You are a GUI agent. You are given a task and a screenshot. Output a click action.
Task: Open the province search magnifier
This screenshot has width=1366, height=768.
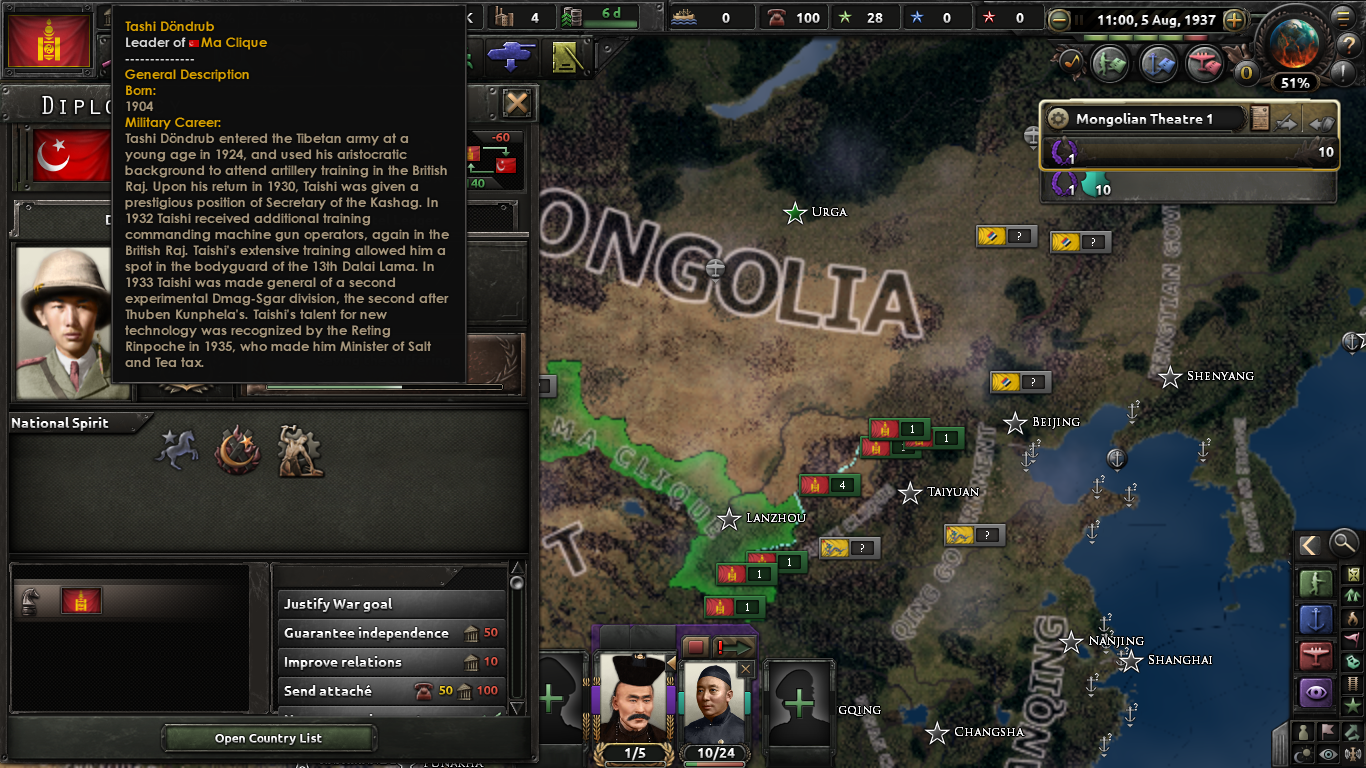[1342, 543]
